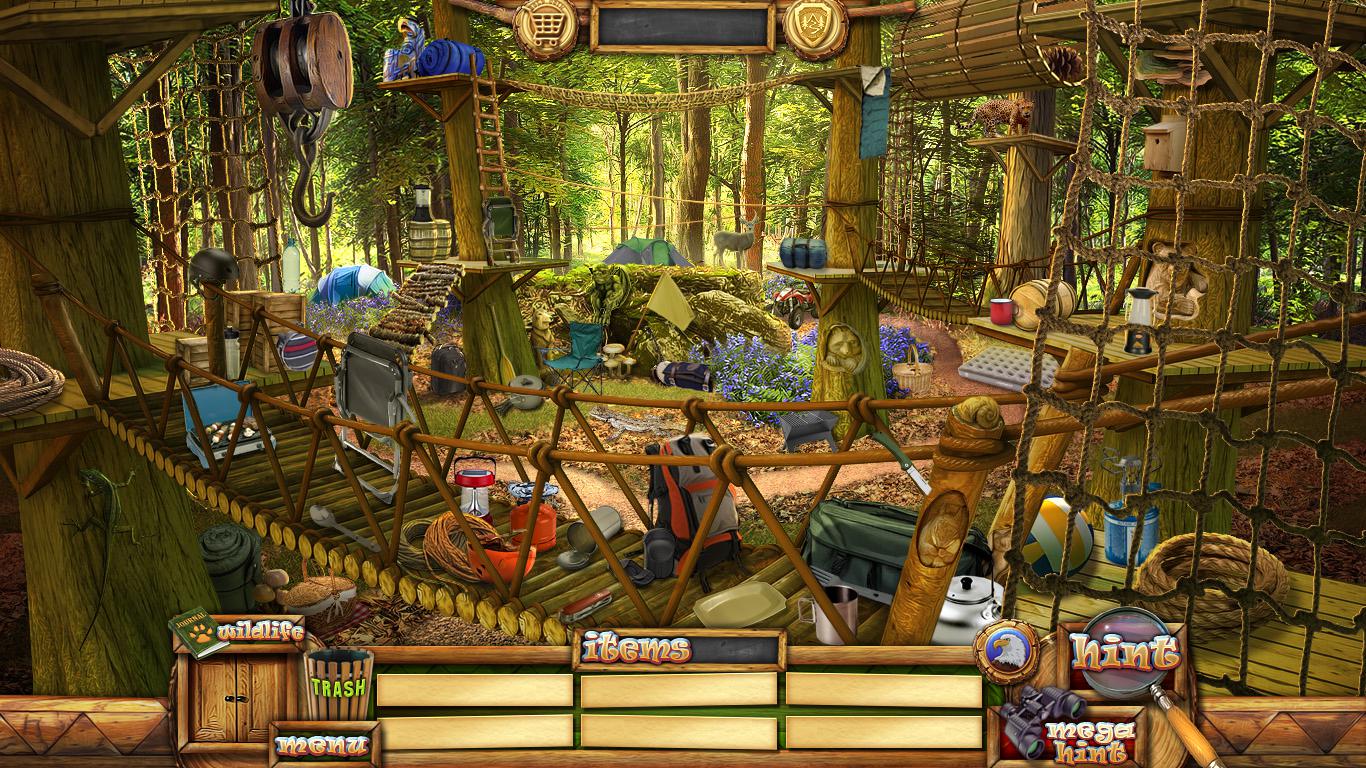The width and height of the screenshot is (1366, 768).
Task: Open the game menu
Action: (322, 745)
